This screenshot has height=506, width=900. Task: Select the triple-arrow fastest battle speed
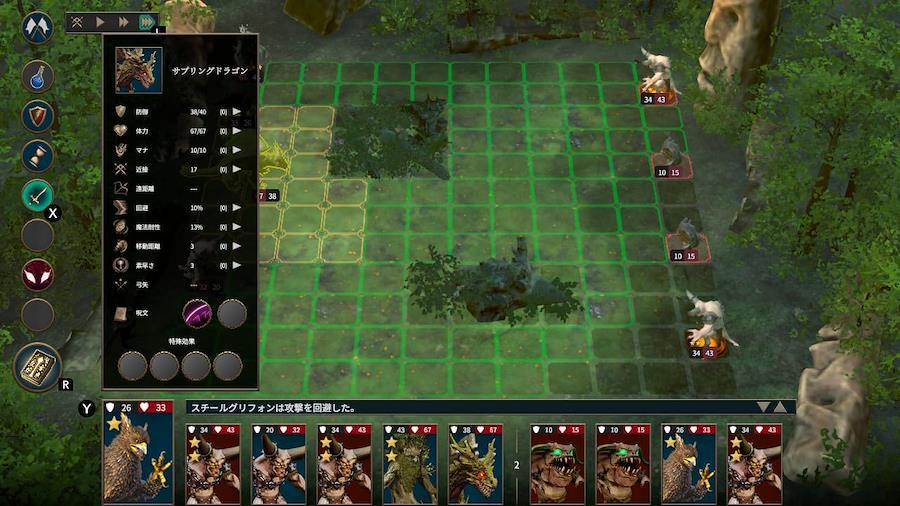pos(146,21)
